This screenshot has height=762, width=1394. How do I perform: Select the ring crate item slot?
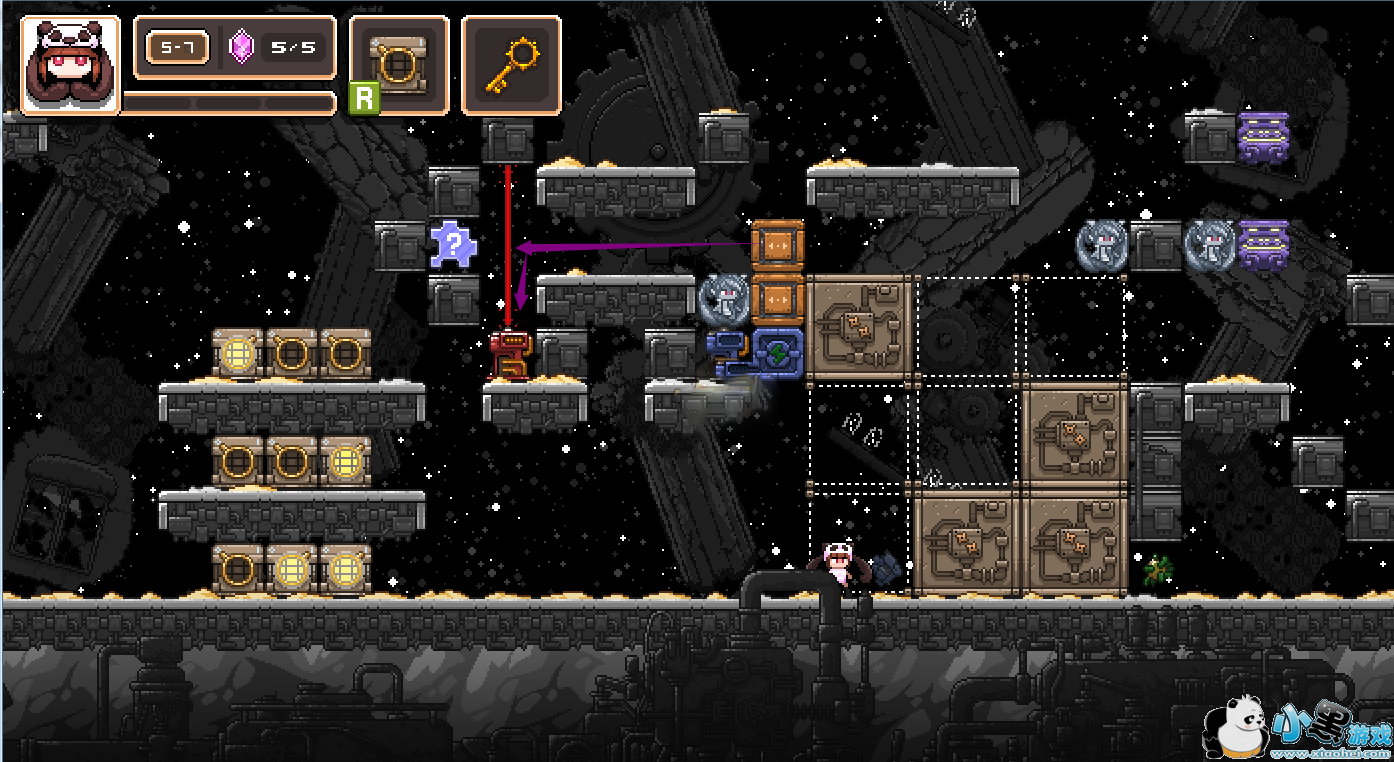[399, 65]
